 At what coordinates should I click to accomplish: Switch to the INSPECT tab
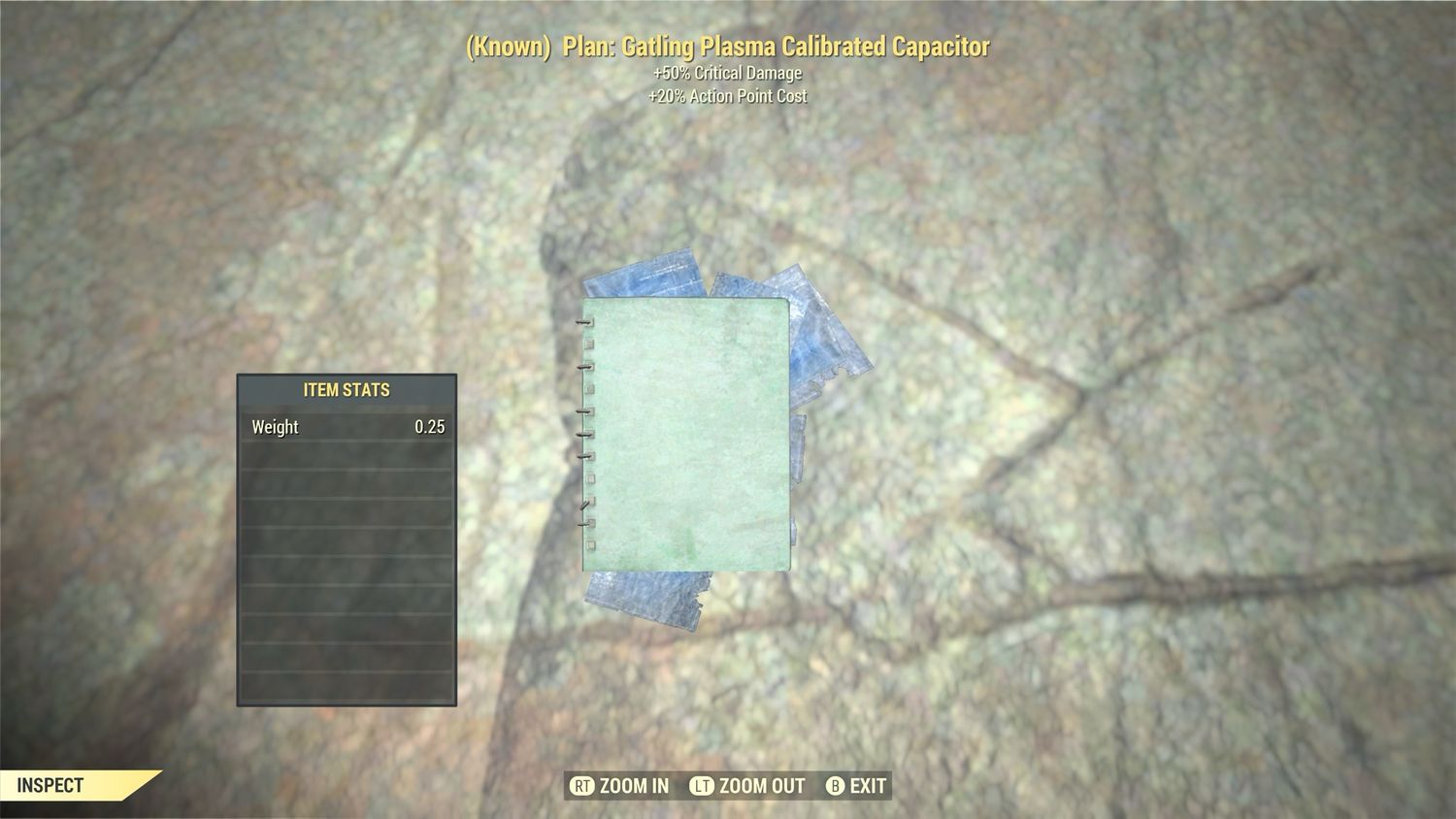click(53, 786)
